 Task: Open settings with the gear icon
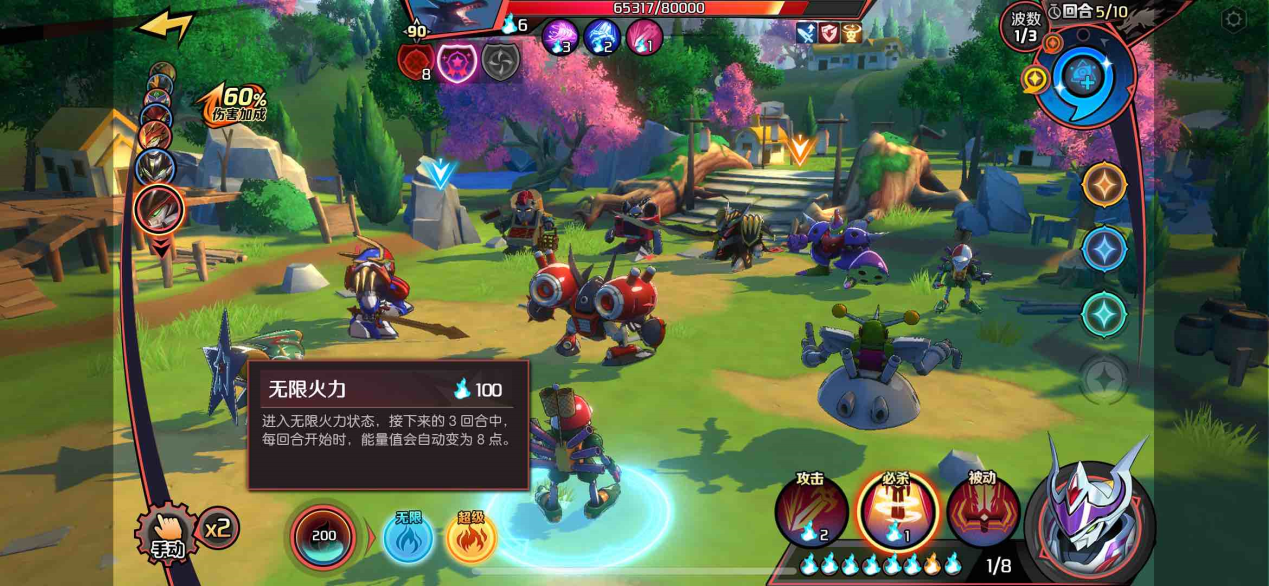coord(1234,19)
